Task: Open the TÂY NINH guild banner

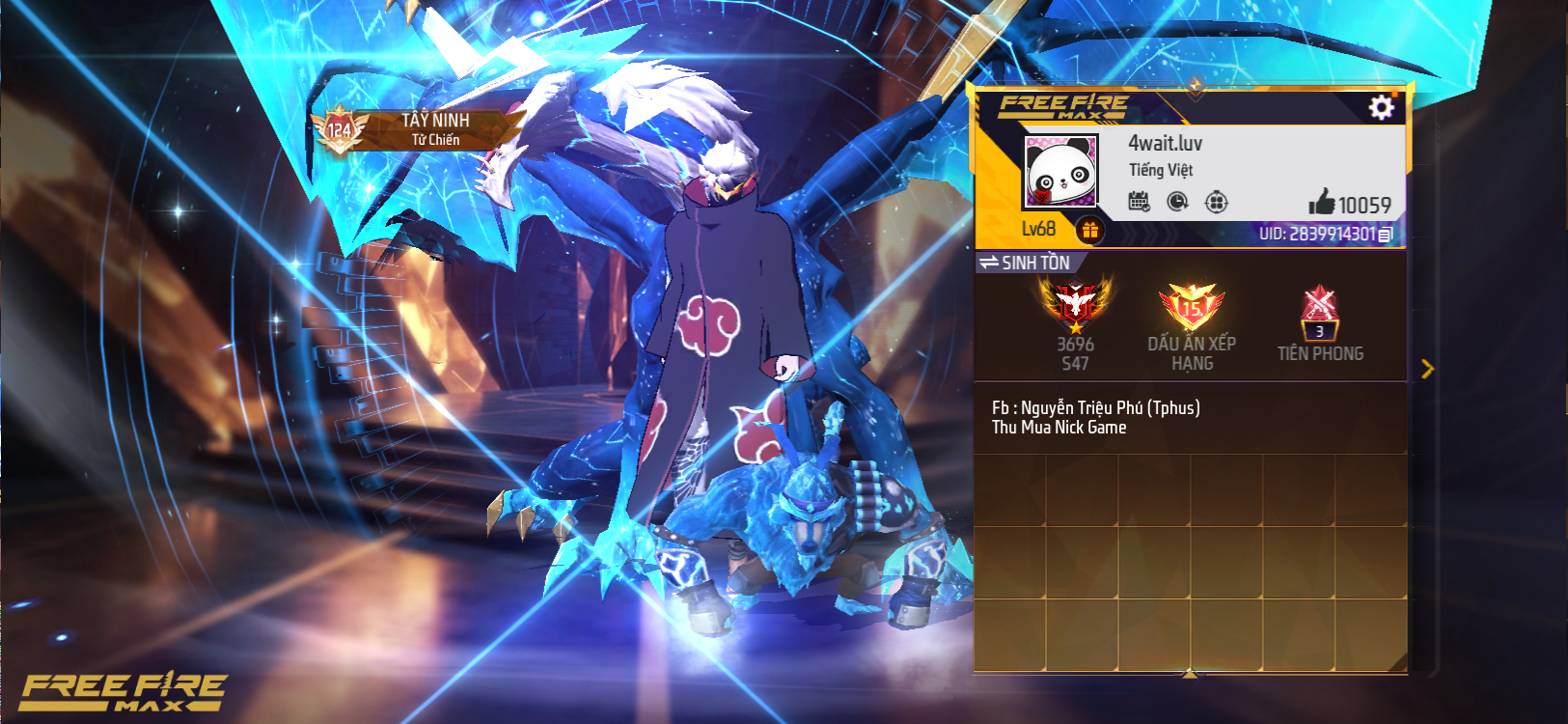Action: [415, 129]
